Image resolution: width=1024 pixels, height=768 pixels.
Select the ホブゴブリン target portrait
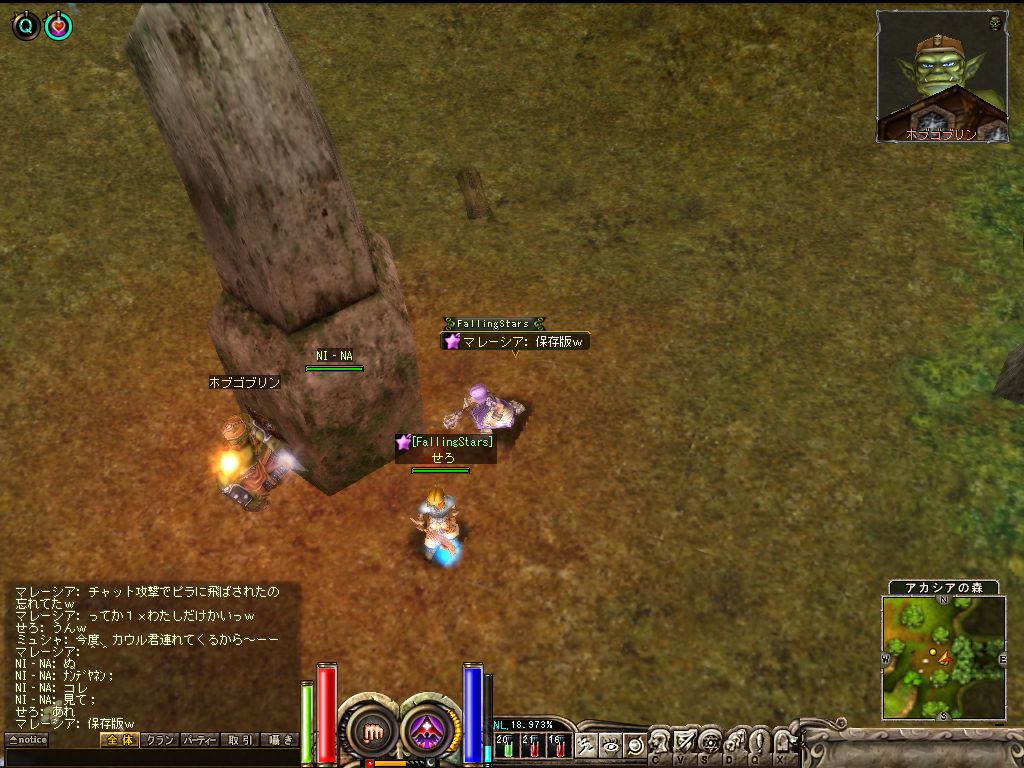941,76
